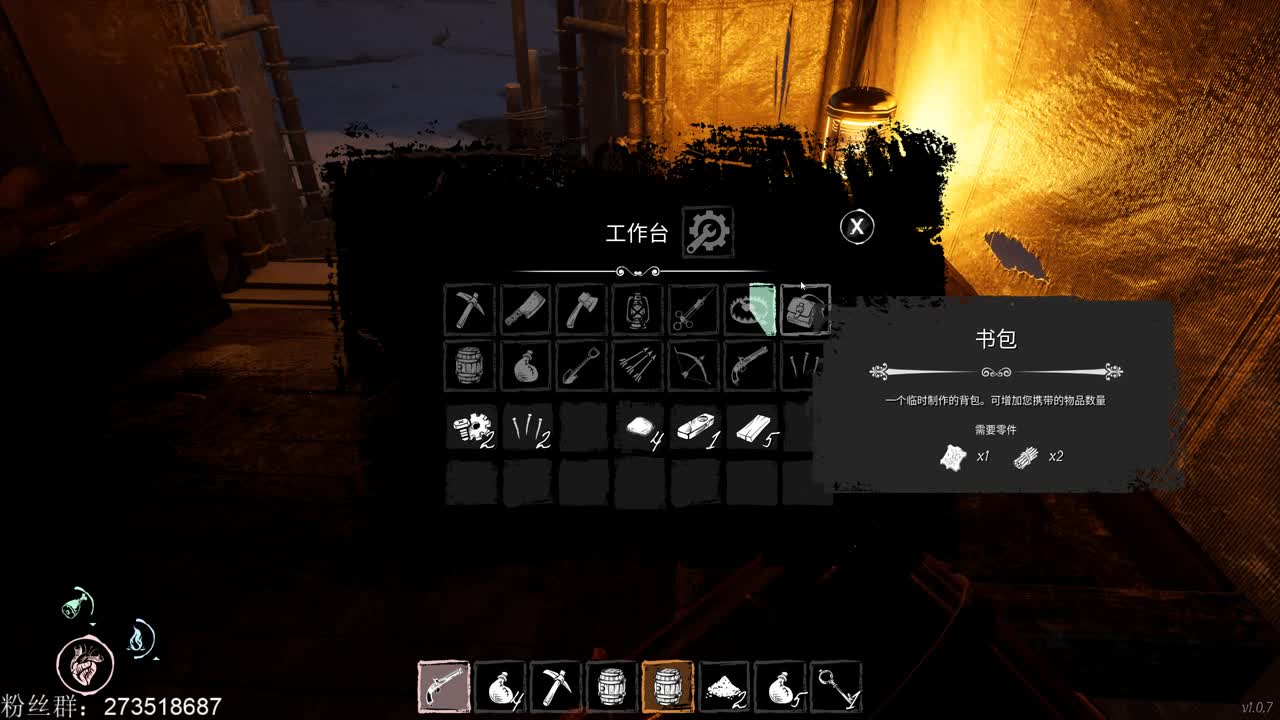Select the pickaxe crafting recipe
This screenshot has height=720, width=1280.
[469, 310]
